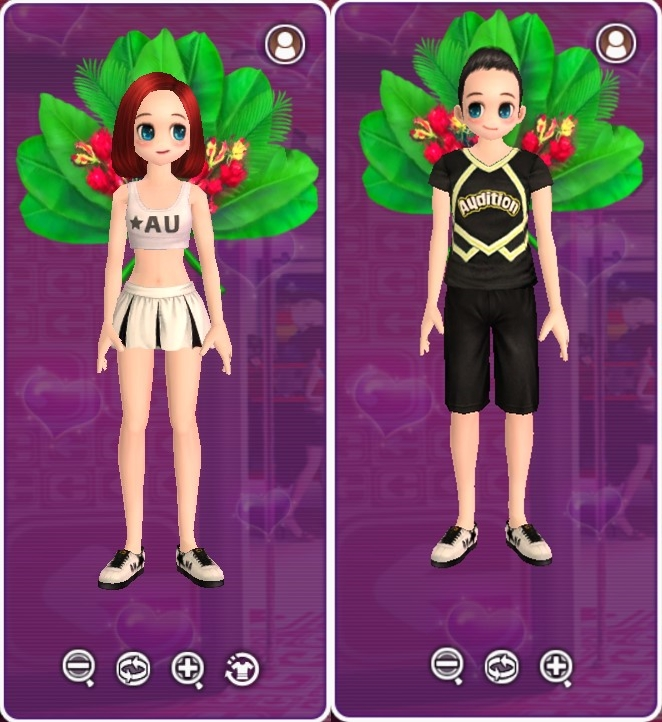The height and width of the screenshot is (722, 662).
Task: Zoom out on the male character preview
Action: [447, 665]
